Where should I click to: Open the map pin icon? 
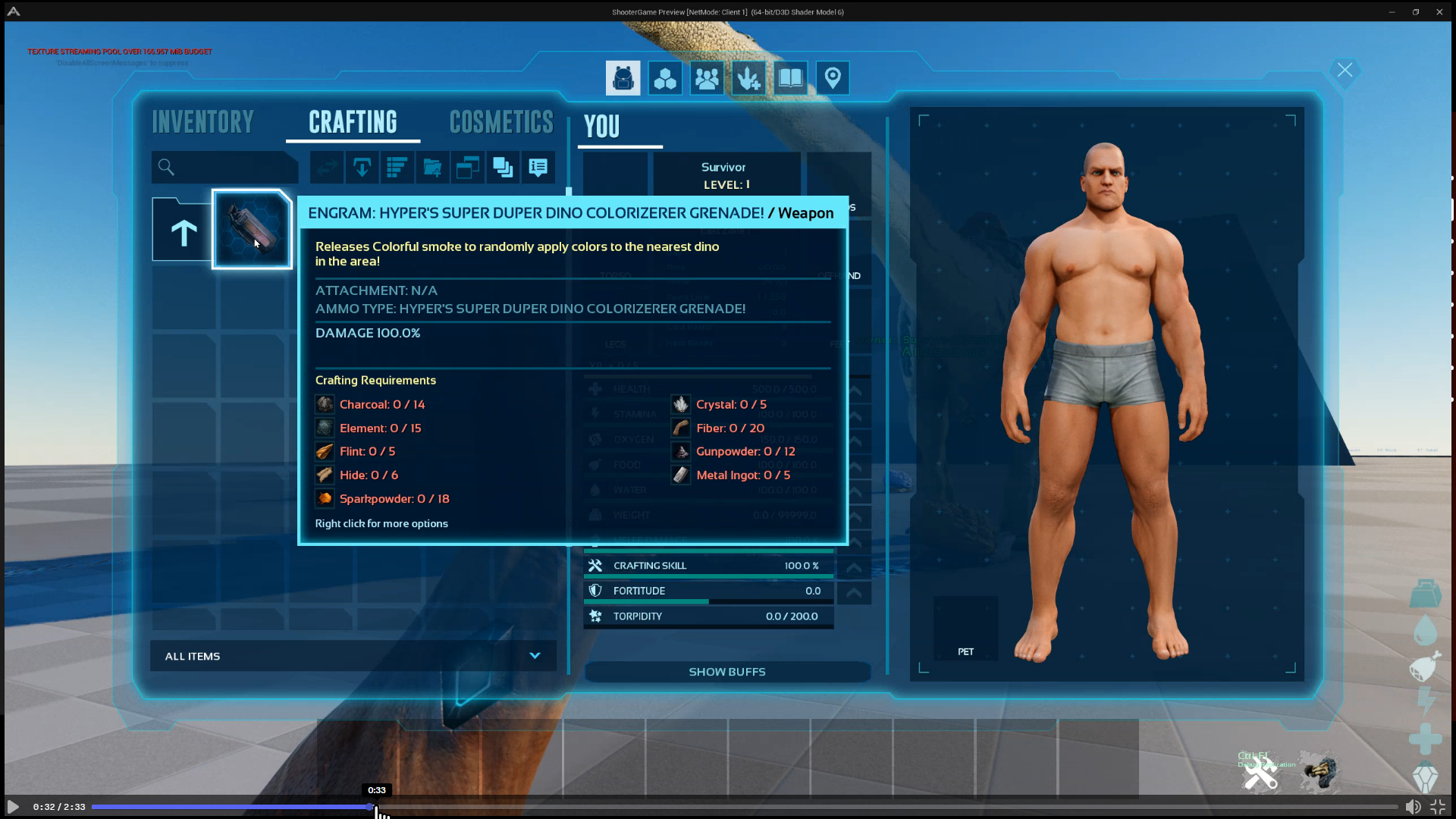click(x=833, y=78)
